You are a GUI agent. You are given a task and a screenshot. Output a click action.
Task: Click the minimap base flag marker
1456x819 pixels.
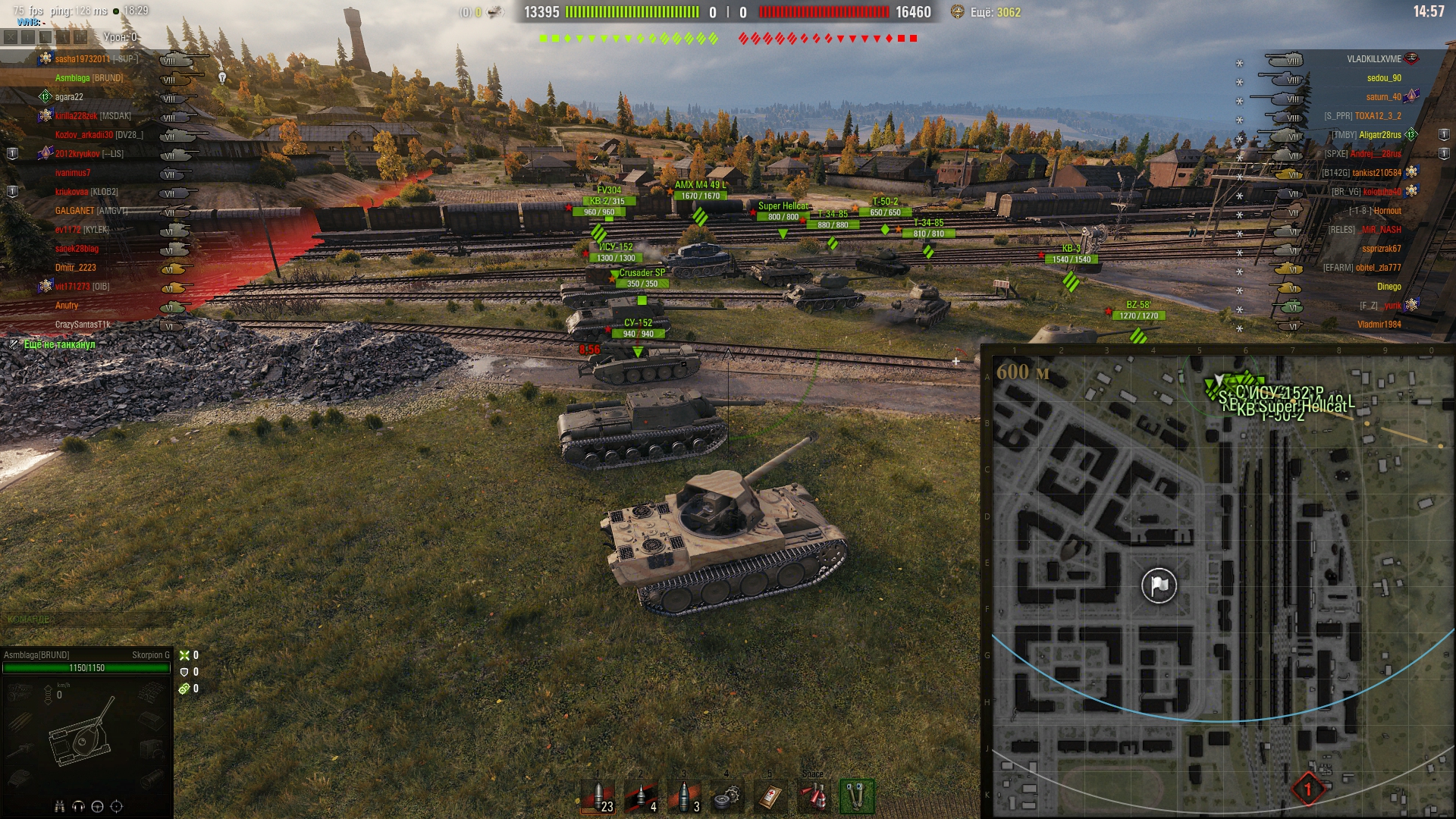point(1159,585)
